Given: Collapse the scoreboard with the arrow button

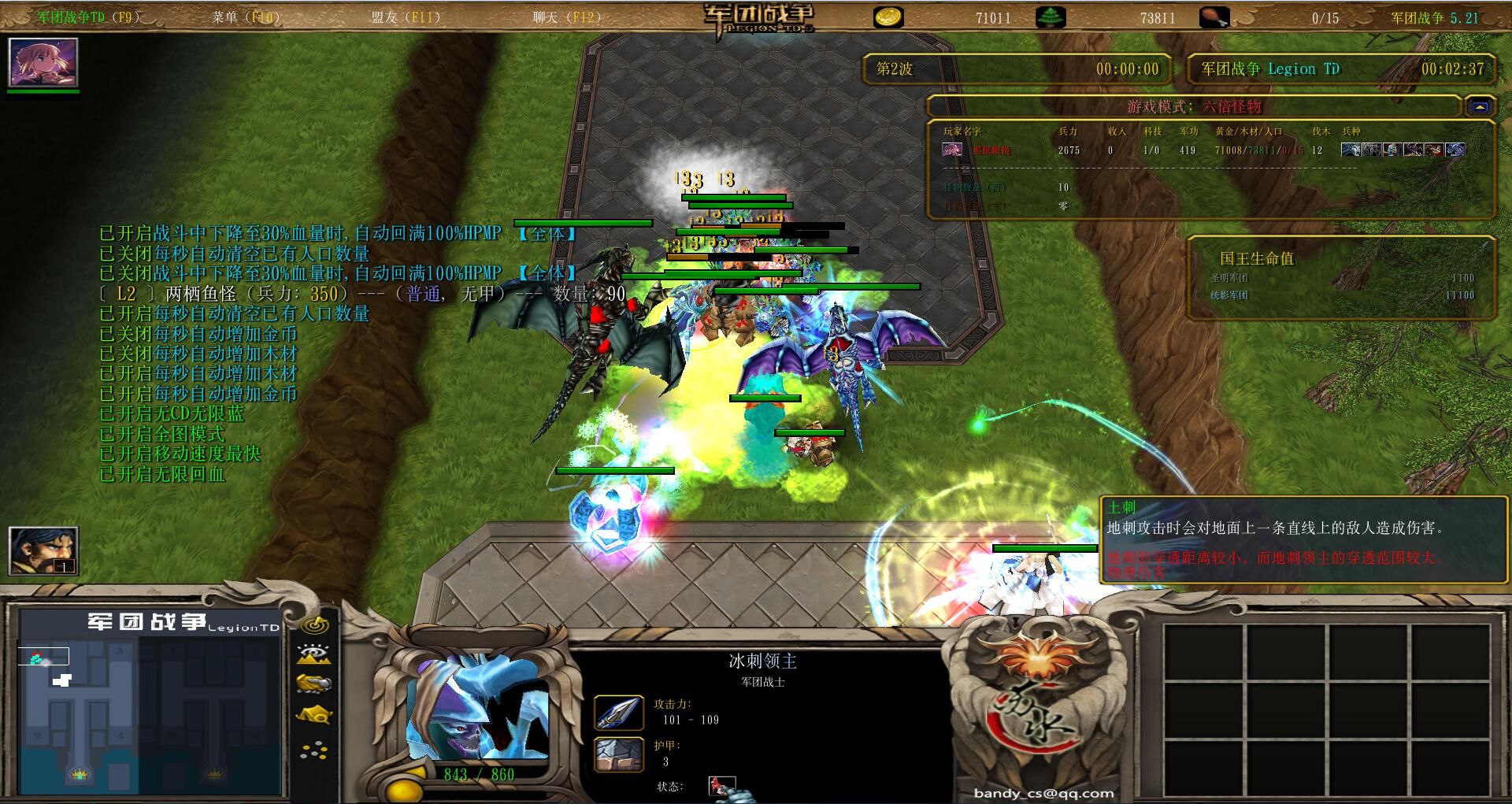Looking at the screenshot, I should click(1480, 106).
